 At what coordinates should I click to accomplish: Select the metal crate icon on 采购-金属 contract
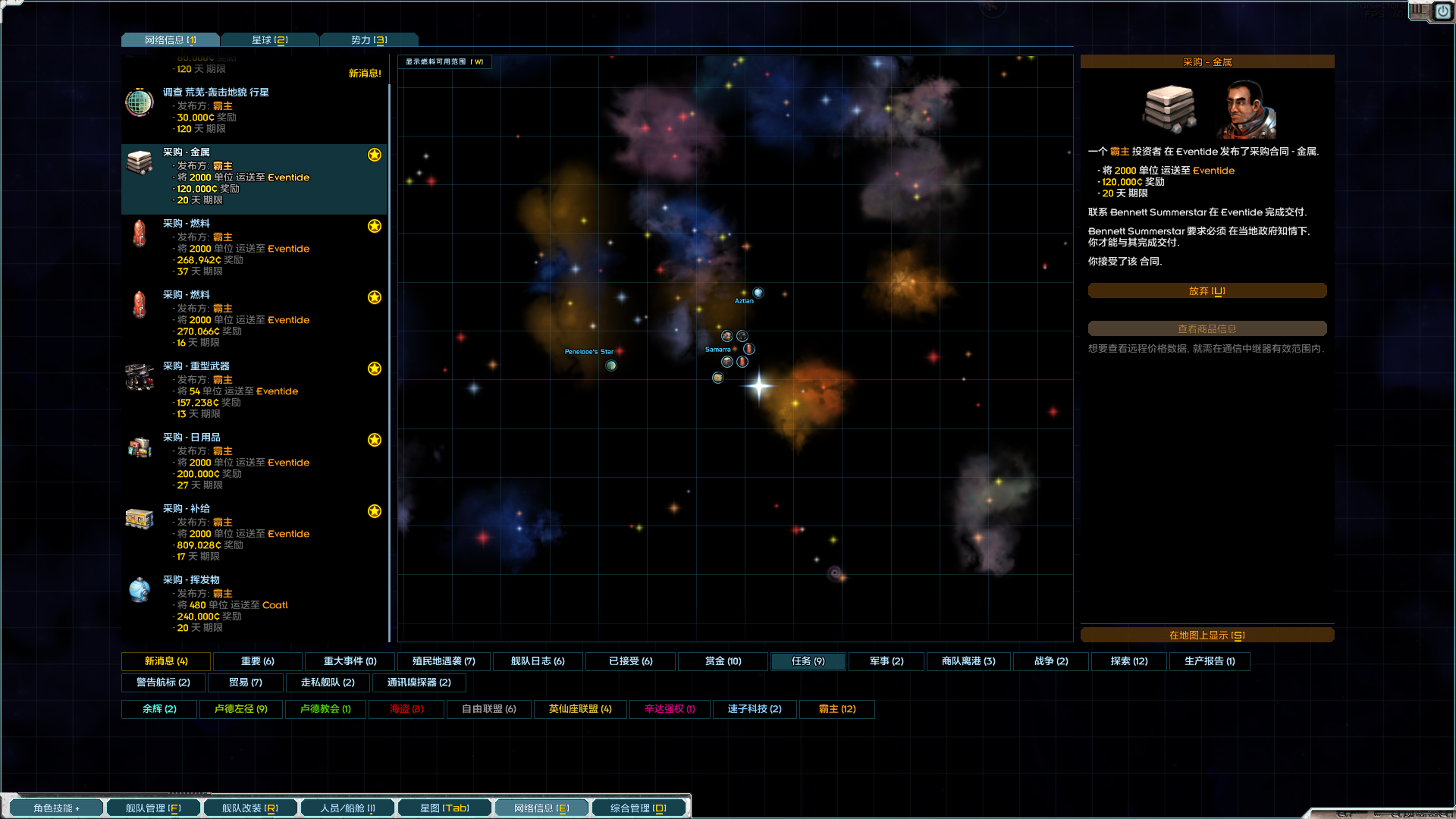[x=140, y=164]
